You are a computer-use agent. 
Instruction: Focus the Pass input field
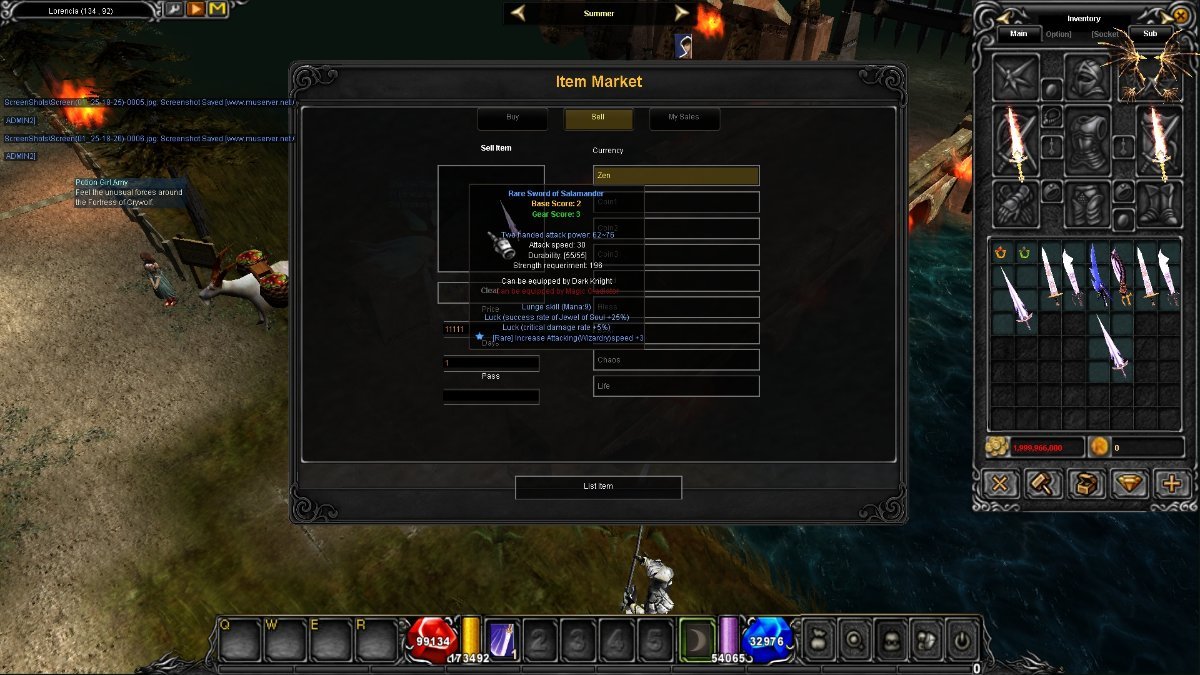pyautogui.click(x=491, y=397)
